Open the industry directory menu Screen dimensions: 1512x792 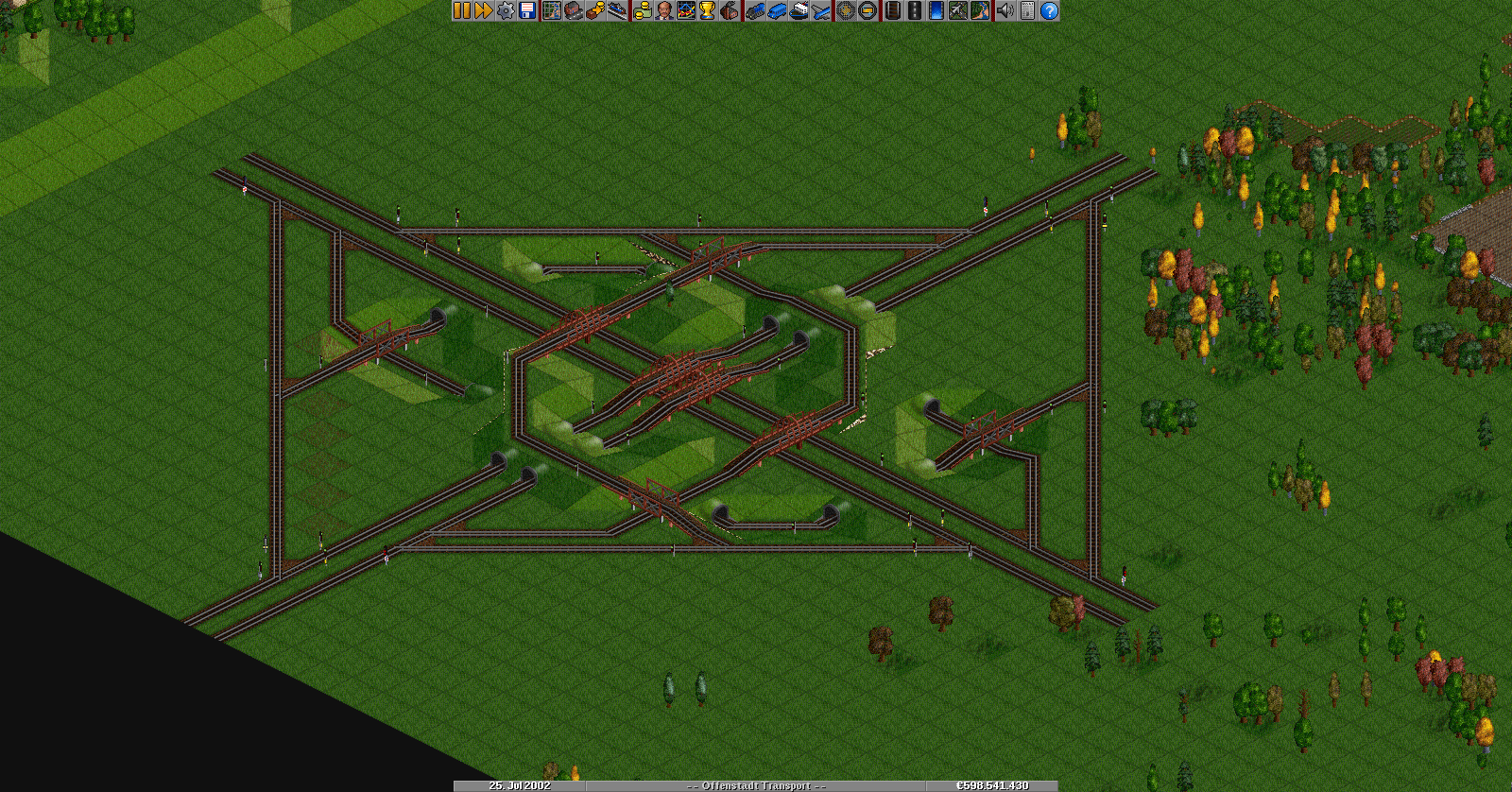tap(730, 10)
